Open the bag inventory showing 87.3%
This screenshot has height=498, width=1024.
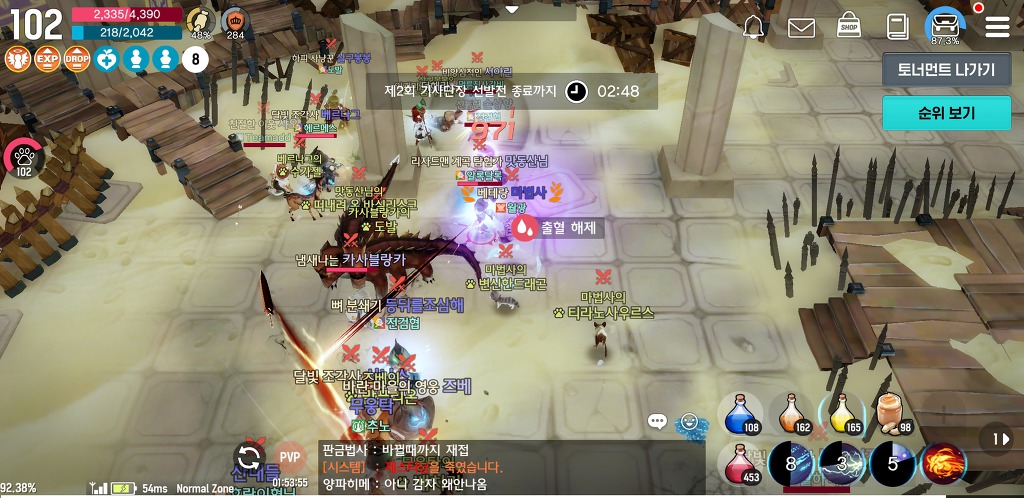point(944,25)
